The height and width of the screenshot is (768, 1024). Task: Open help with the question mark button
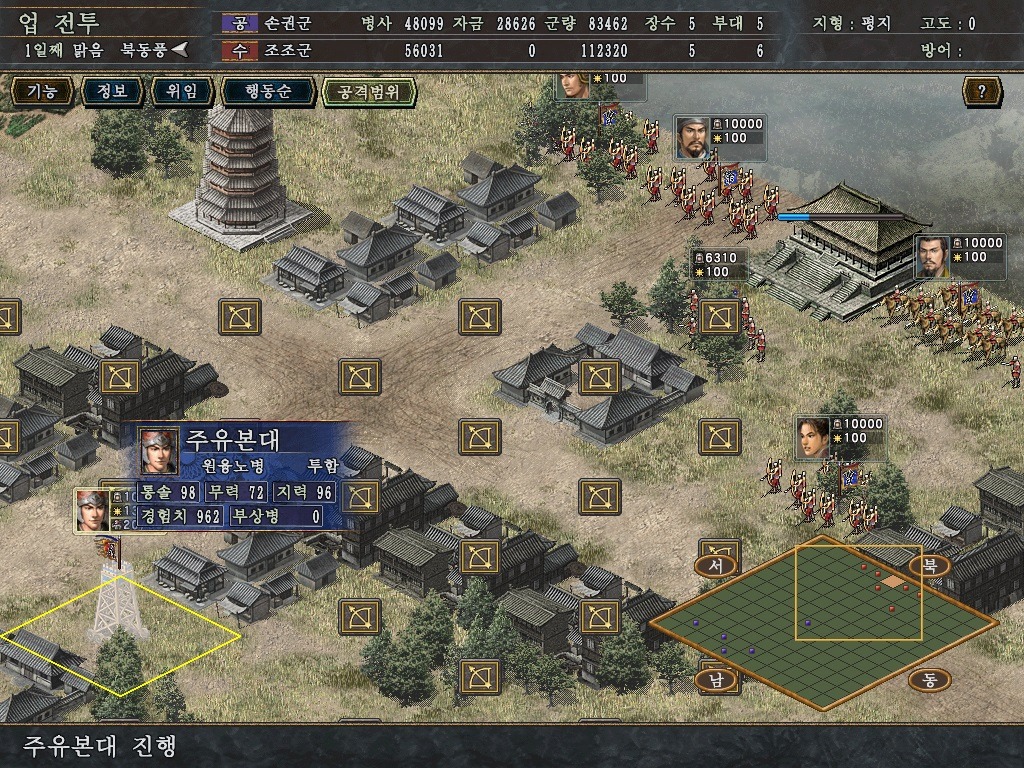(x=982, y=92)
